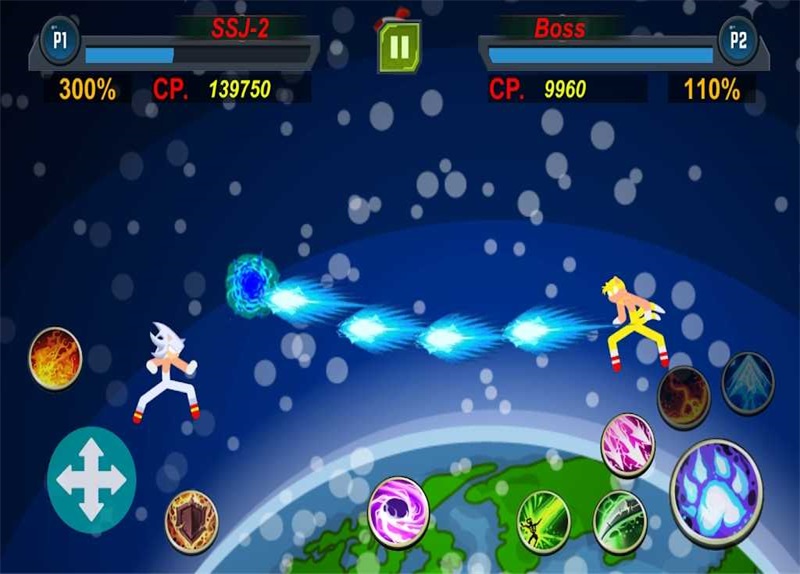
Task: Pause the game with the green button
Action: point(398,48)
